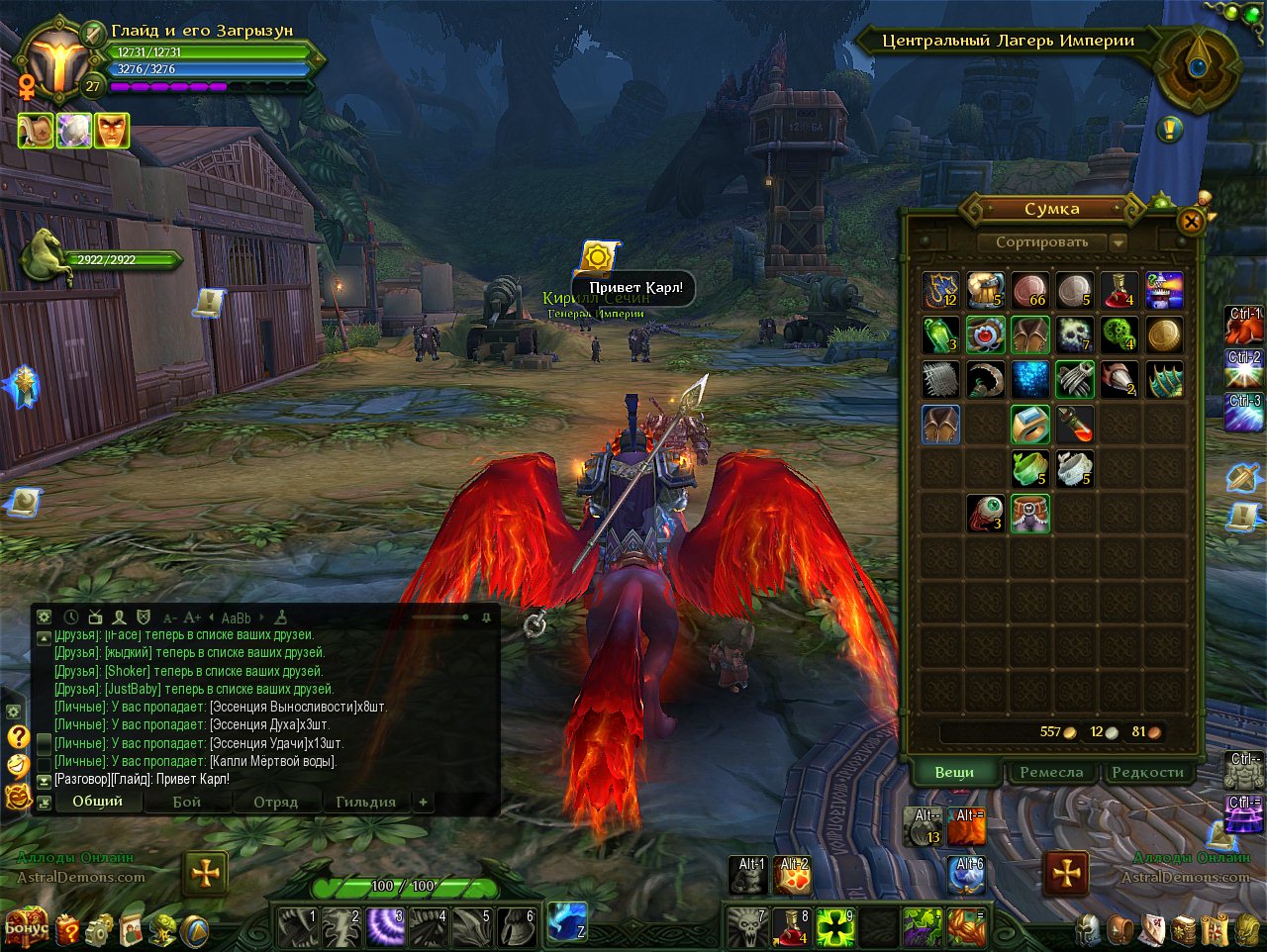Screen dimensions: 1267x952
Task: Open the Гильдия chat tab
Action: (365, 802)
